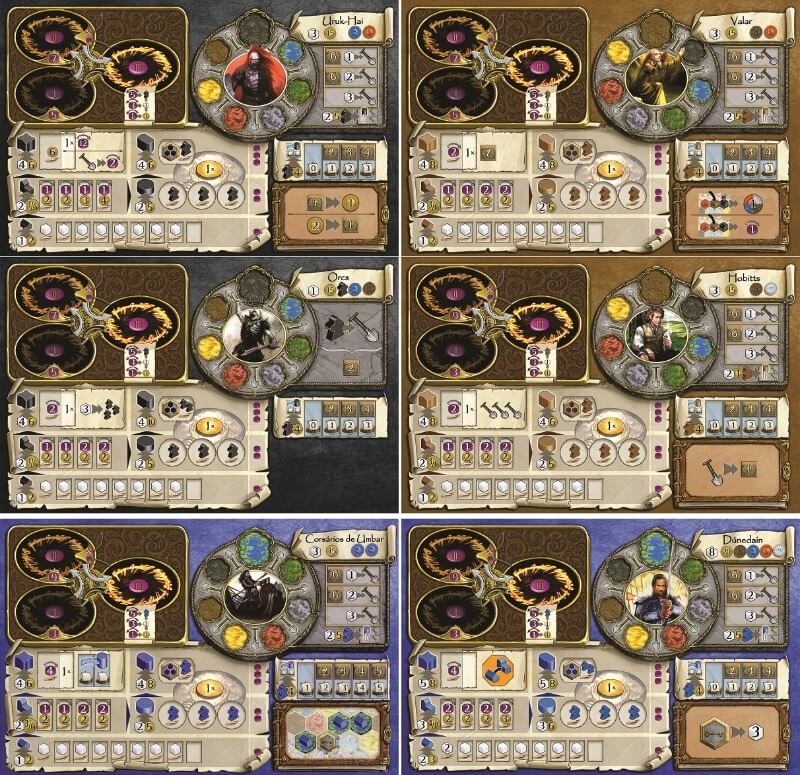Select the Hobbits faction board
Screen dimensions: 800x775
(600, 385)
